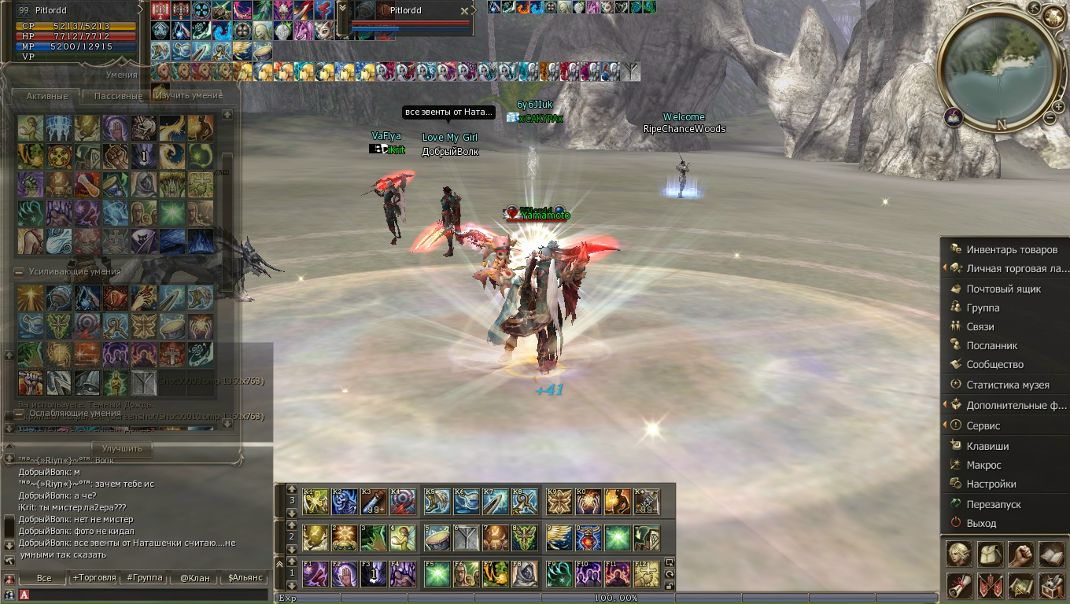Open Инвентарь товаров from the menu
This screenshot has width=1070, height=604.
point(1011,249)
